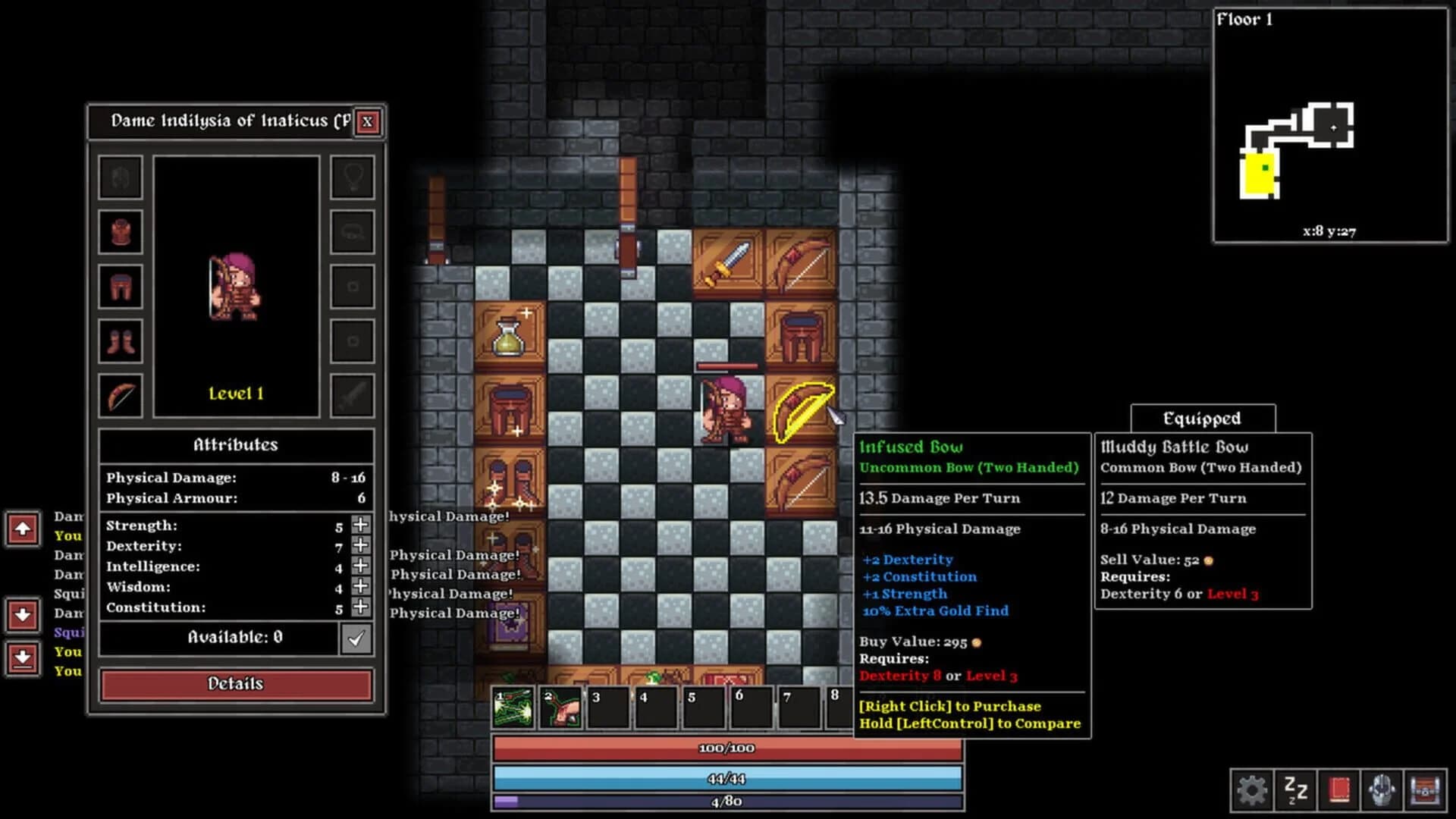Screen dimensions: 1456x819
Task: Click the empty necklace equipment slot
Action: (x=351, y=178)
